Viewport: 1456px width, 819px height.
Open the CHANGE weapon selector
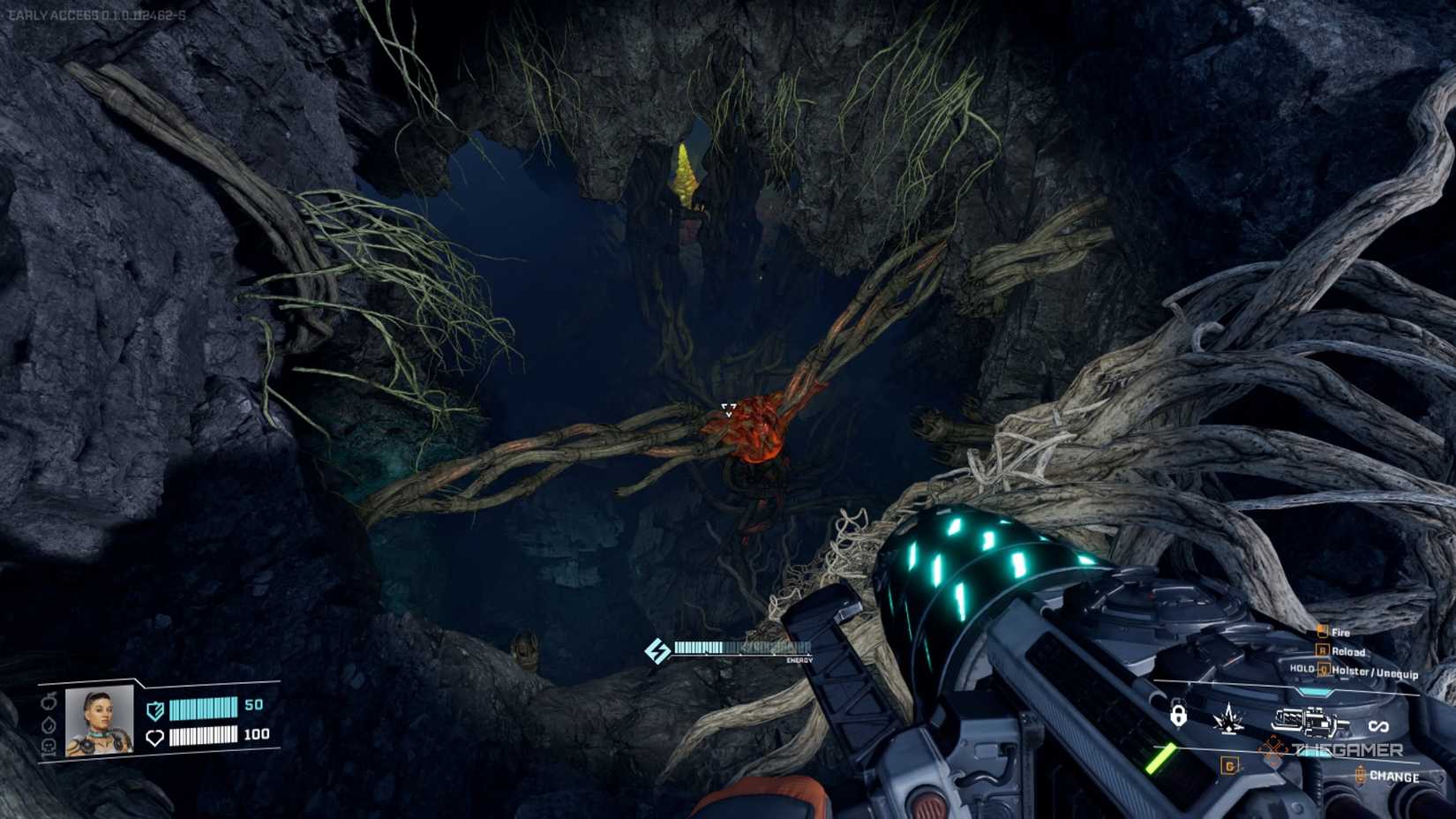tap(1394, 776)
